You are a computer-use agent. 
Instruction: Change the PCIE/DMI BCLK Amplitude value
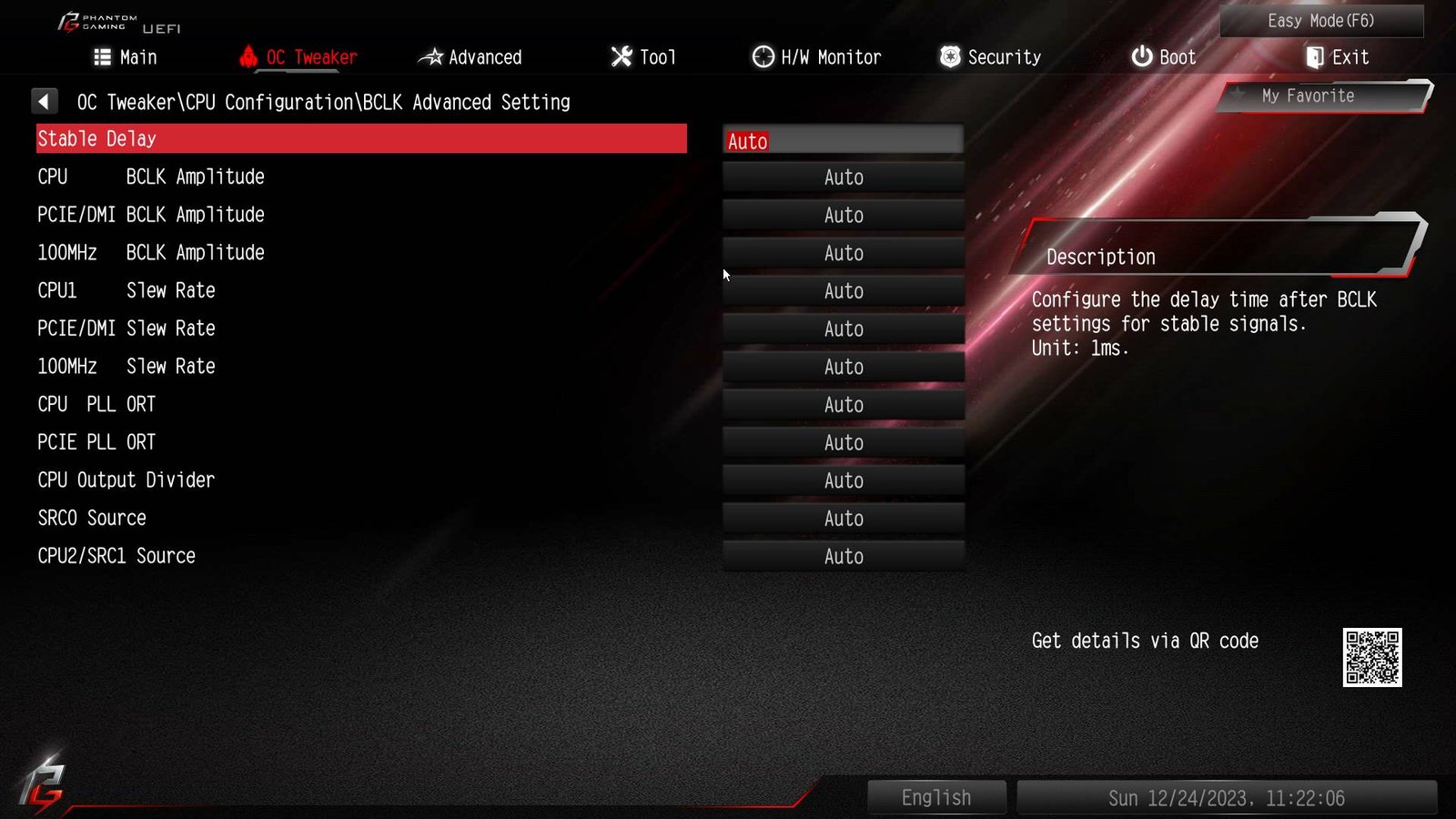point(843,216)
